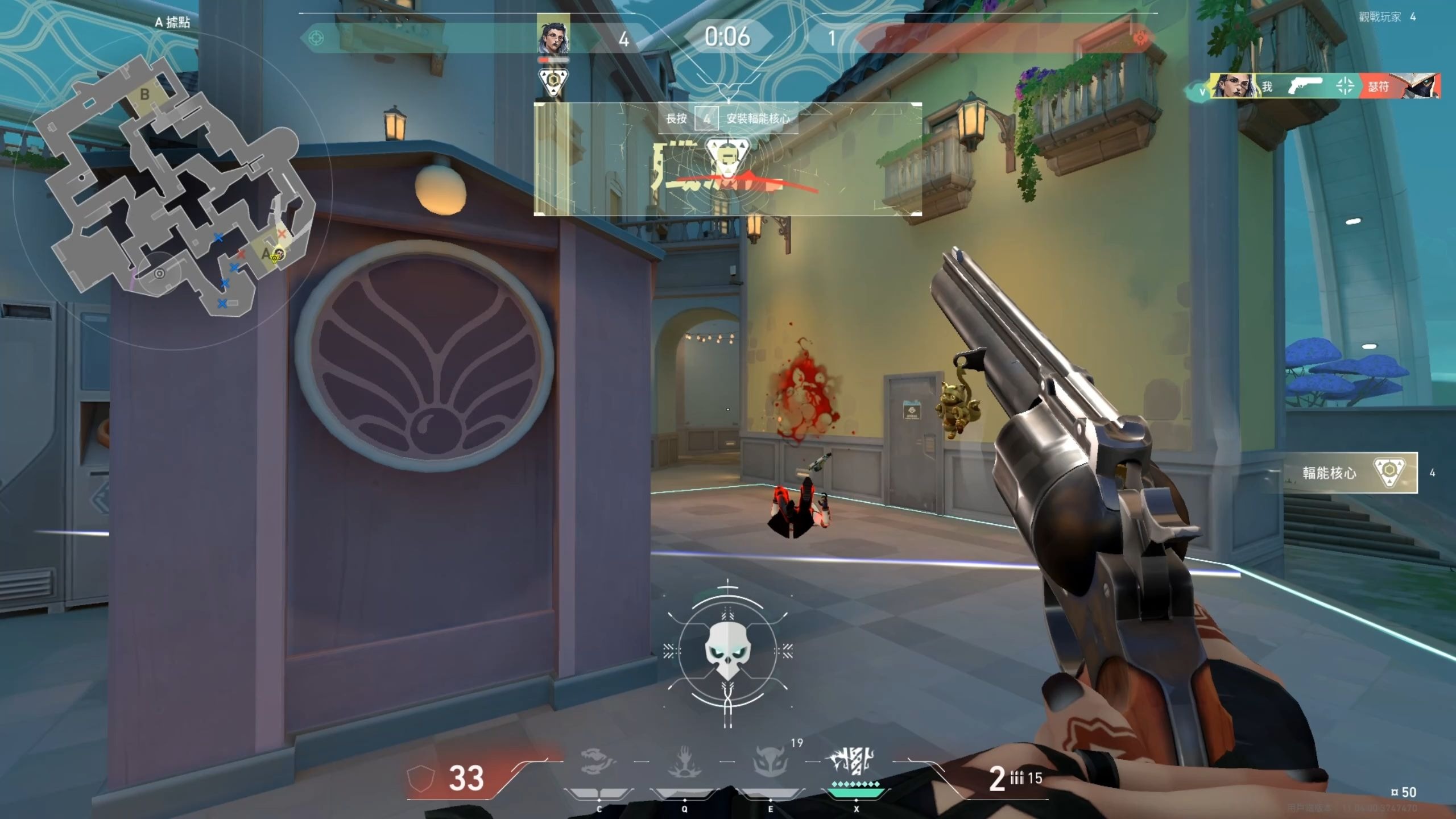The width and height of the screenshot is (1456, 819).
Task: Click the skull kill banner emblem
Action: (727, 653)
